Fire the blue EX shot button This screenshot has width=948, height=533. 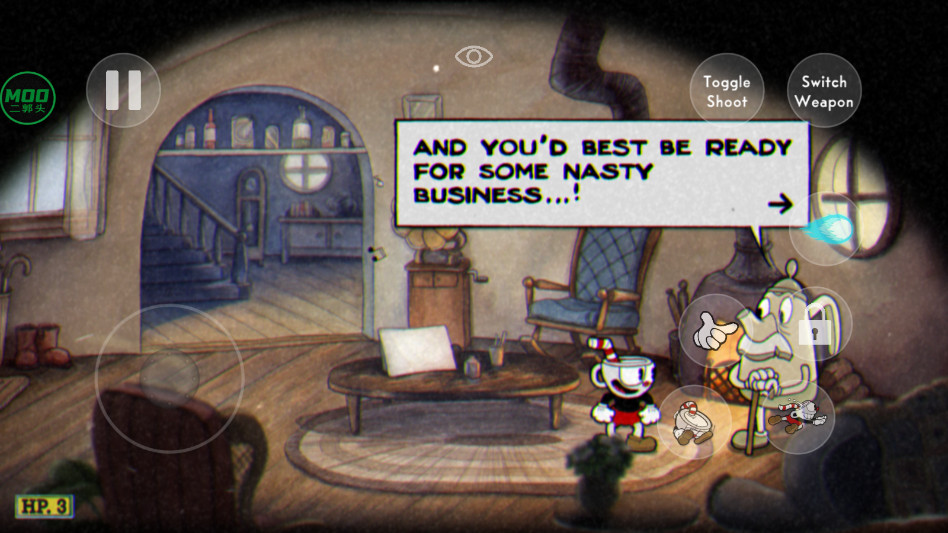[x=825, y=229]
